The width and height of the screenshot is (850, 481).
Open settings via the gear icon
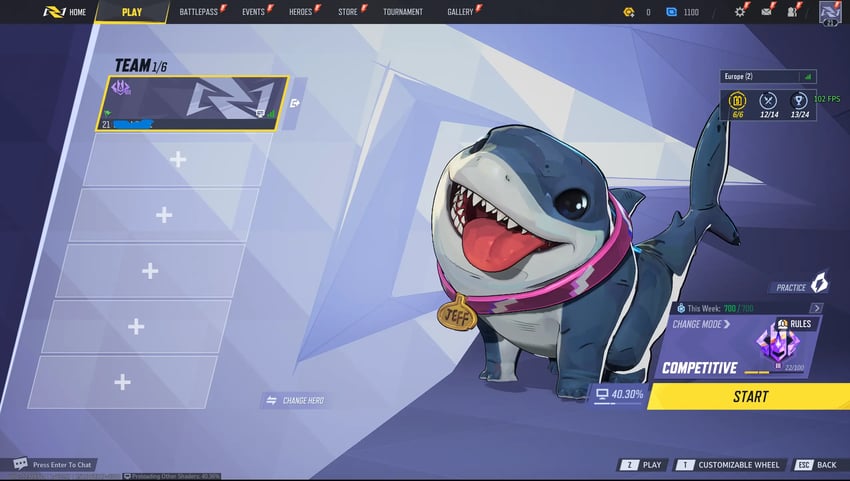coord(740,12)
